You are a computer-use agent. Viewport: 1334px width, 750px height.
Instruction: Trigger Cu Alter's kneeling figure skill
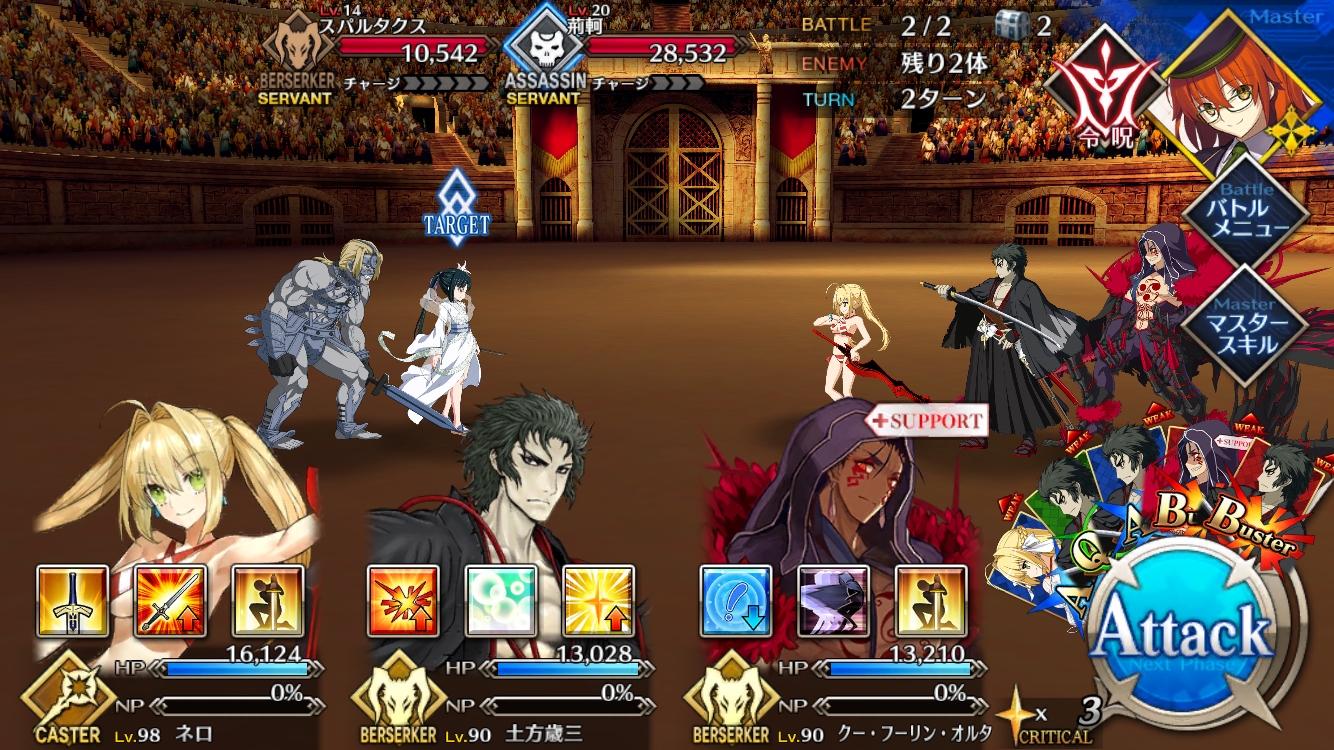[x=930, y=601]
